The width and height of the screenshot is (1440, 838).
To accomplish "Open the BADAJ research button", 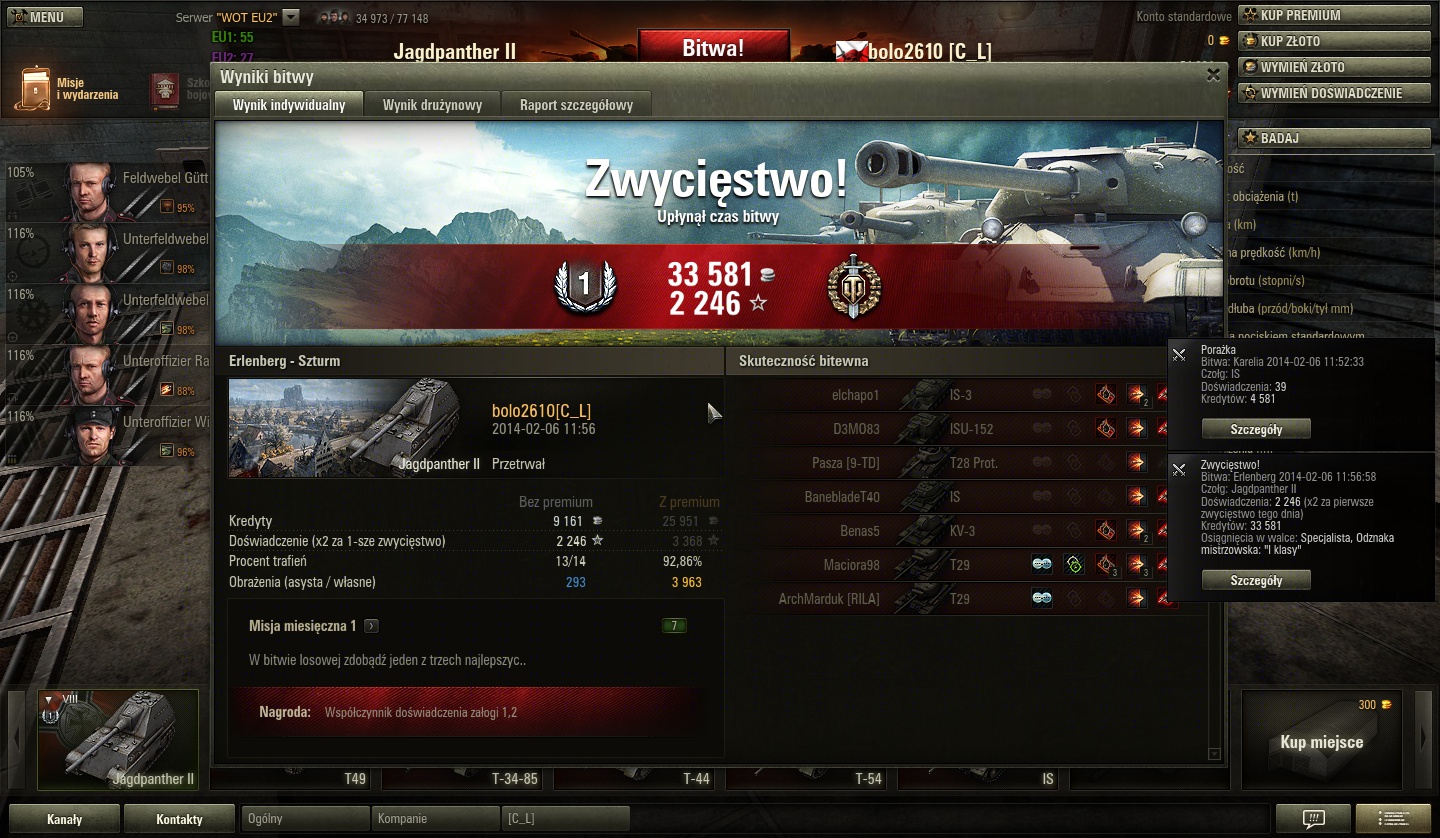I will (x=1334, y=138).
